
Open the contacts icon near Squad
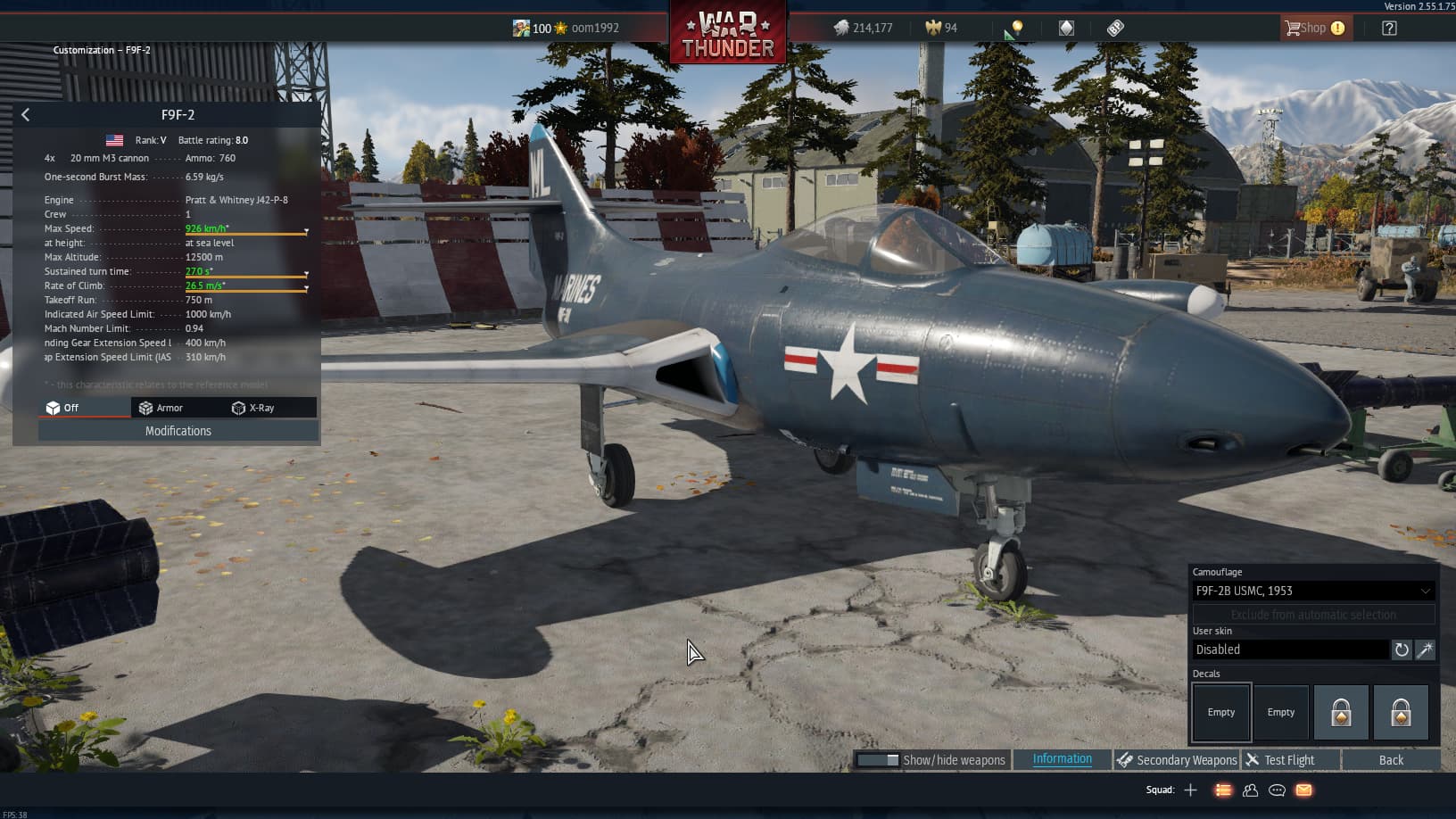[x=1250, y=790]
